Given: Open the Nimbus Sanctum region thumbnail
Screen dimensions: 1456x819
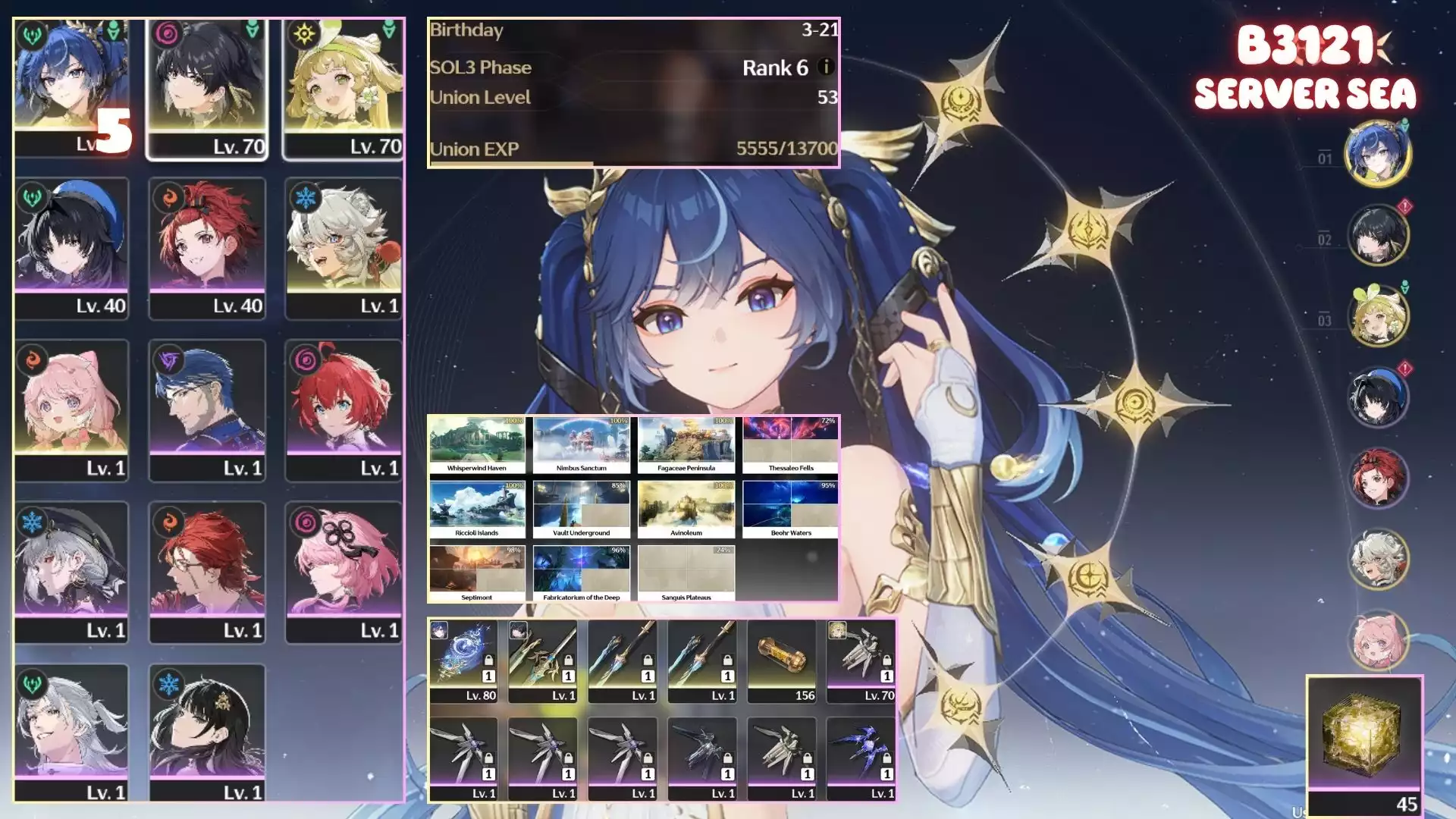Looking at the screenshot, I should coord(582,445).
